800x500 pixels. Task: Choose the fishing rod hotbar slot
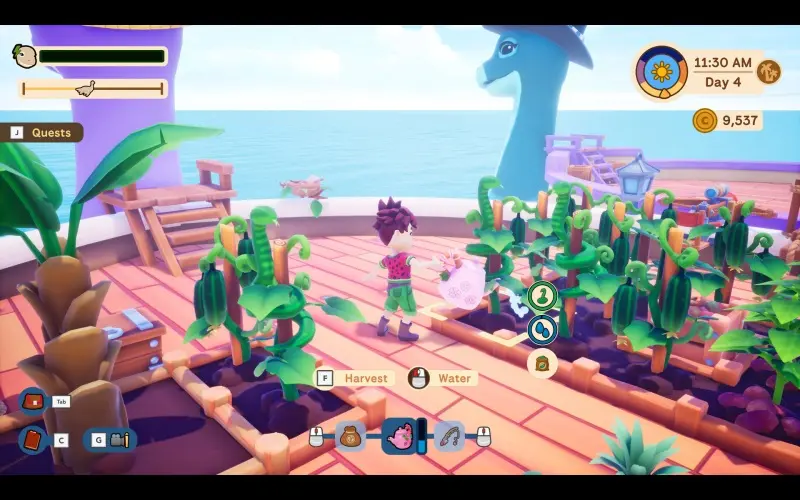point(449,436)
